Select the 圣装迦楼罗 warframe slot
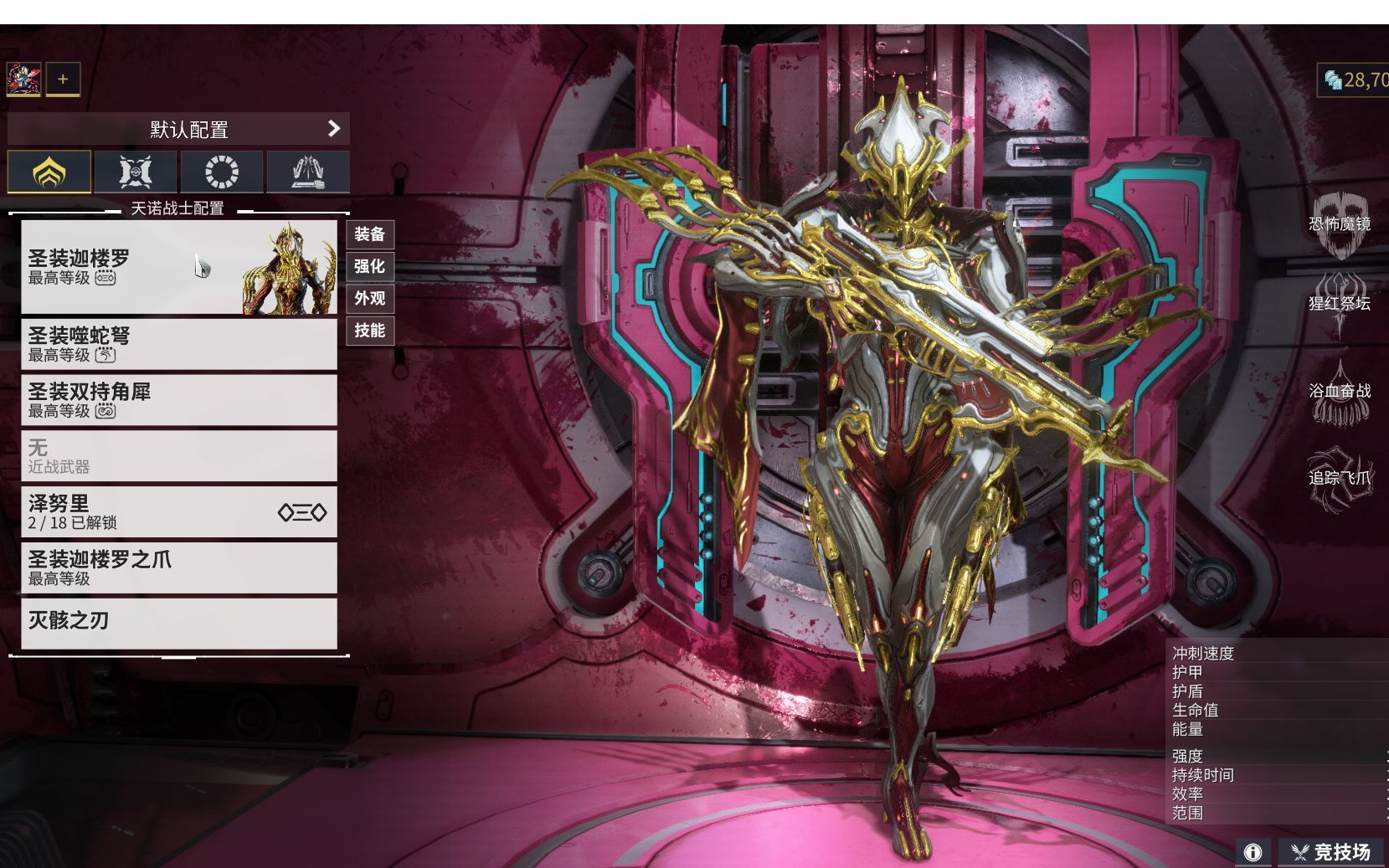Screen dimensions: 1389x868 [178, 266]
